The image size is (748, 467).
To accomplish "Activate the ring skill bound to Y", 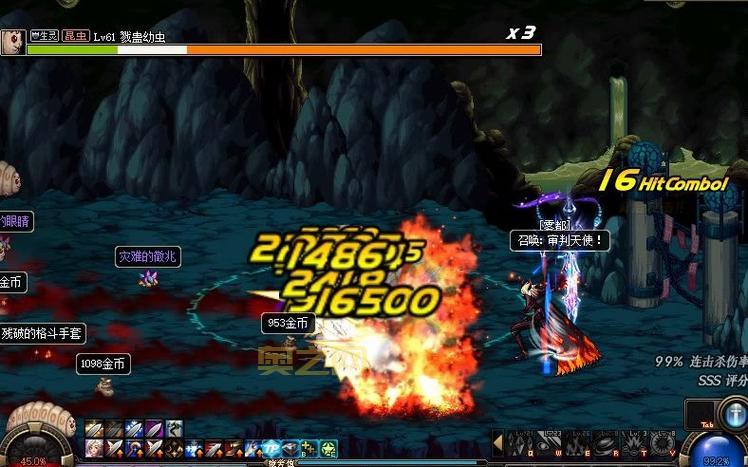I will pos(662,443).
